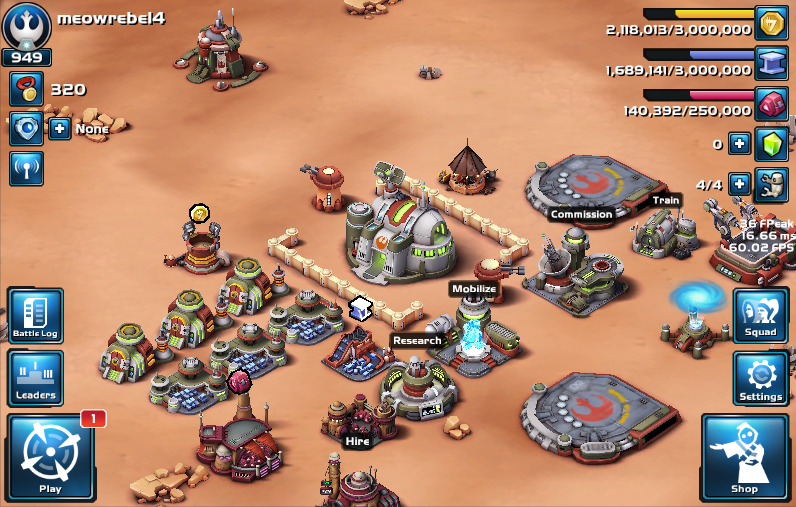Viewport: 796px width, 507px height.
Task: Add more green crystals with plus button
Action: pos(739,143)
